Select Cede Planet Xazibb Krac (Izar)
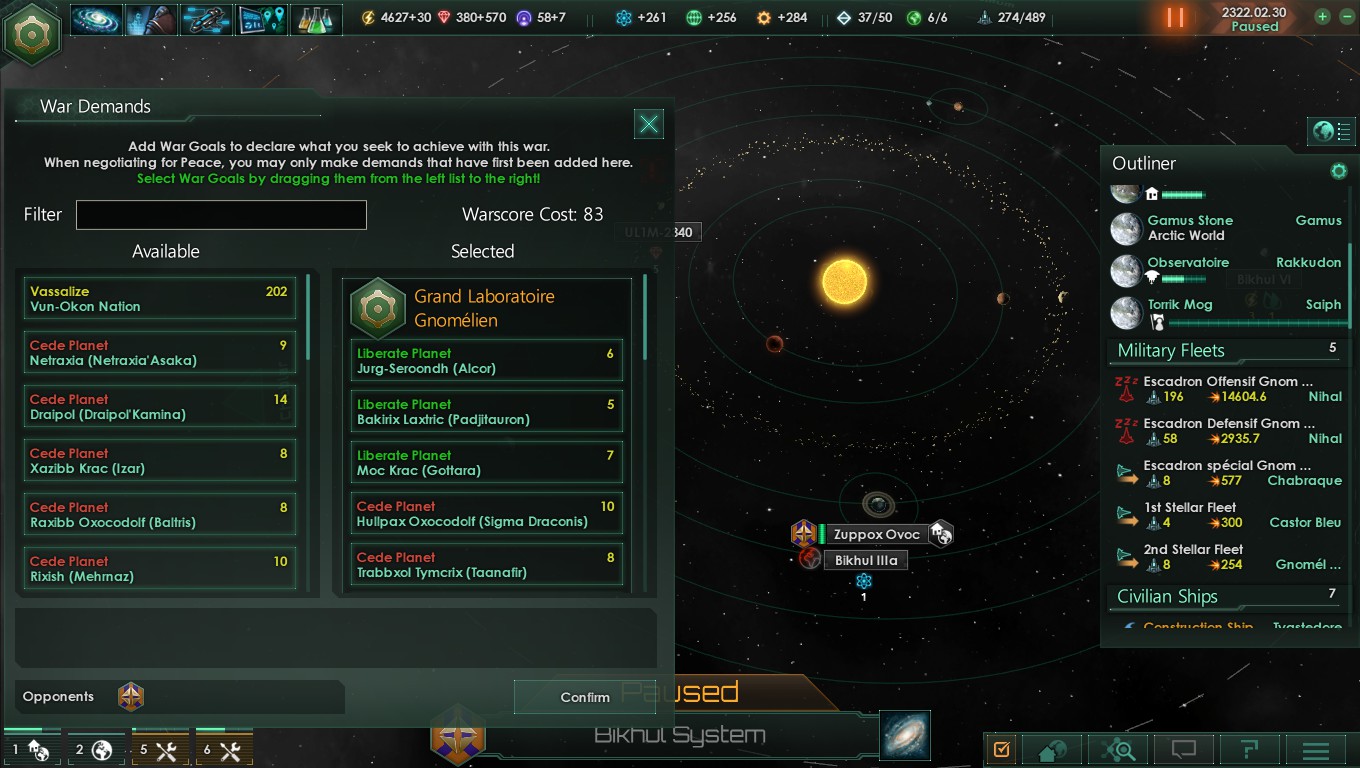Viewport: 1360px width, 768px height. tap(160, 461)
